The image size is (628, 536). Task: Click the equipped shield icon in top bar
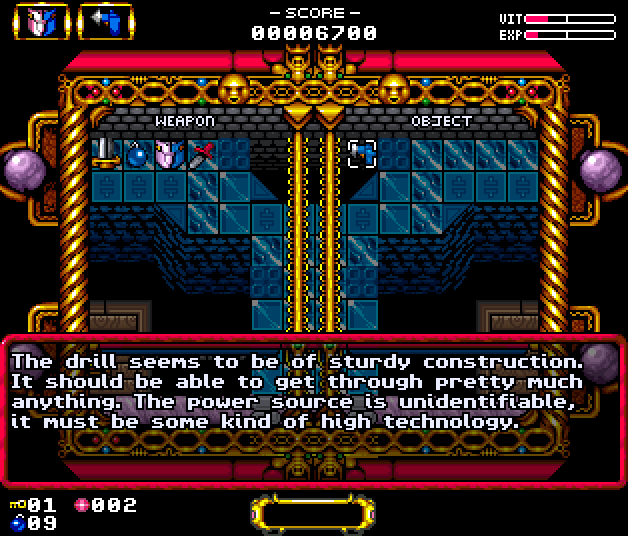pos(41,22)
